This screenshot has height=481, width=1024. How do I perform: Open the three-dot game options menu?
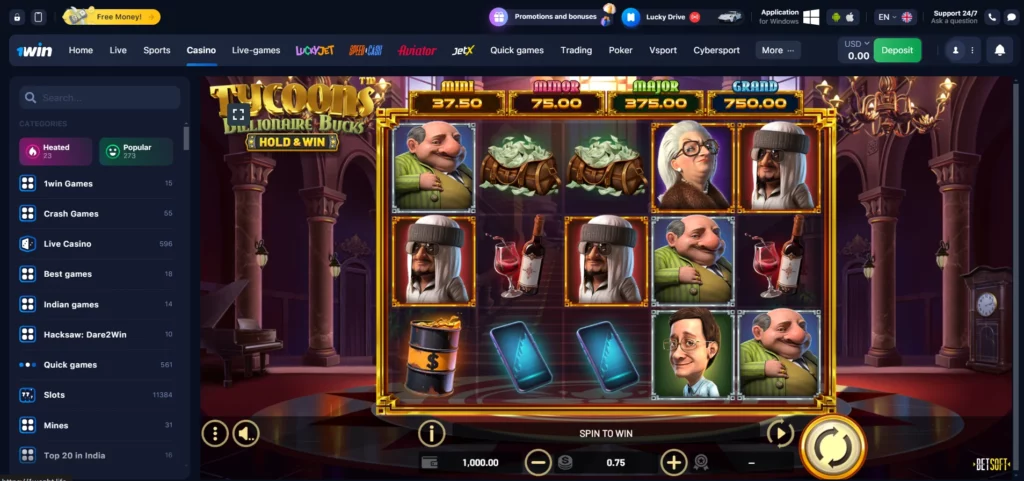click(215, 433)
